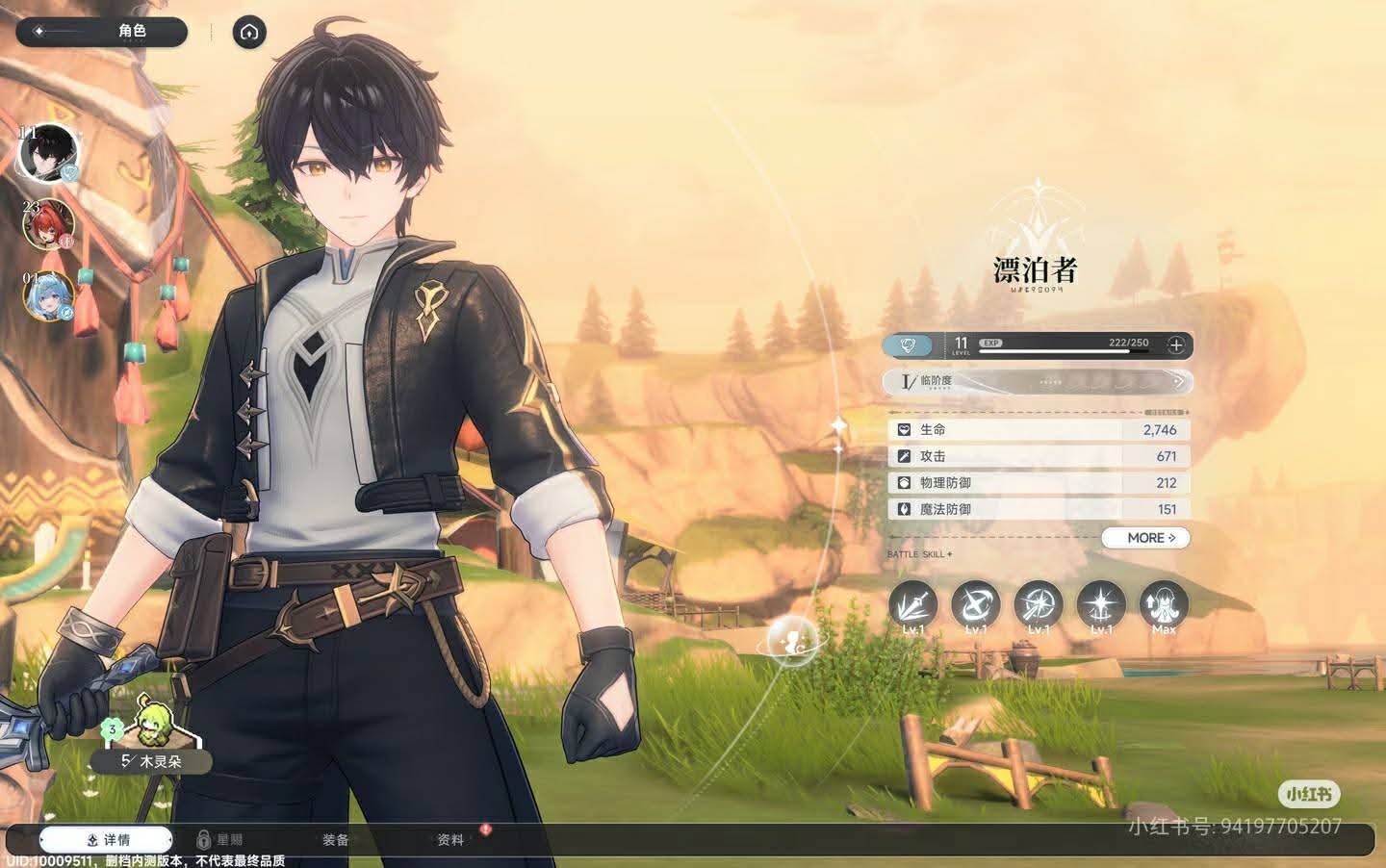The image size is (1386, 868).
Task: Open the 木灵朵 companion slot
Action: 151,742
